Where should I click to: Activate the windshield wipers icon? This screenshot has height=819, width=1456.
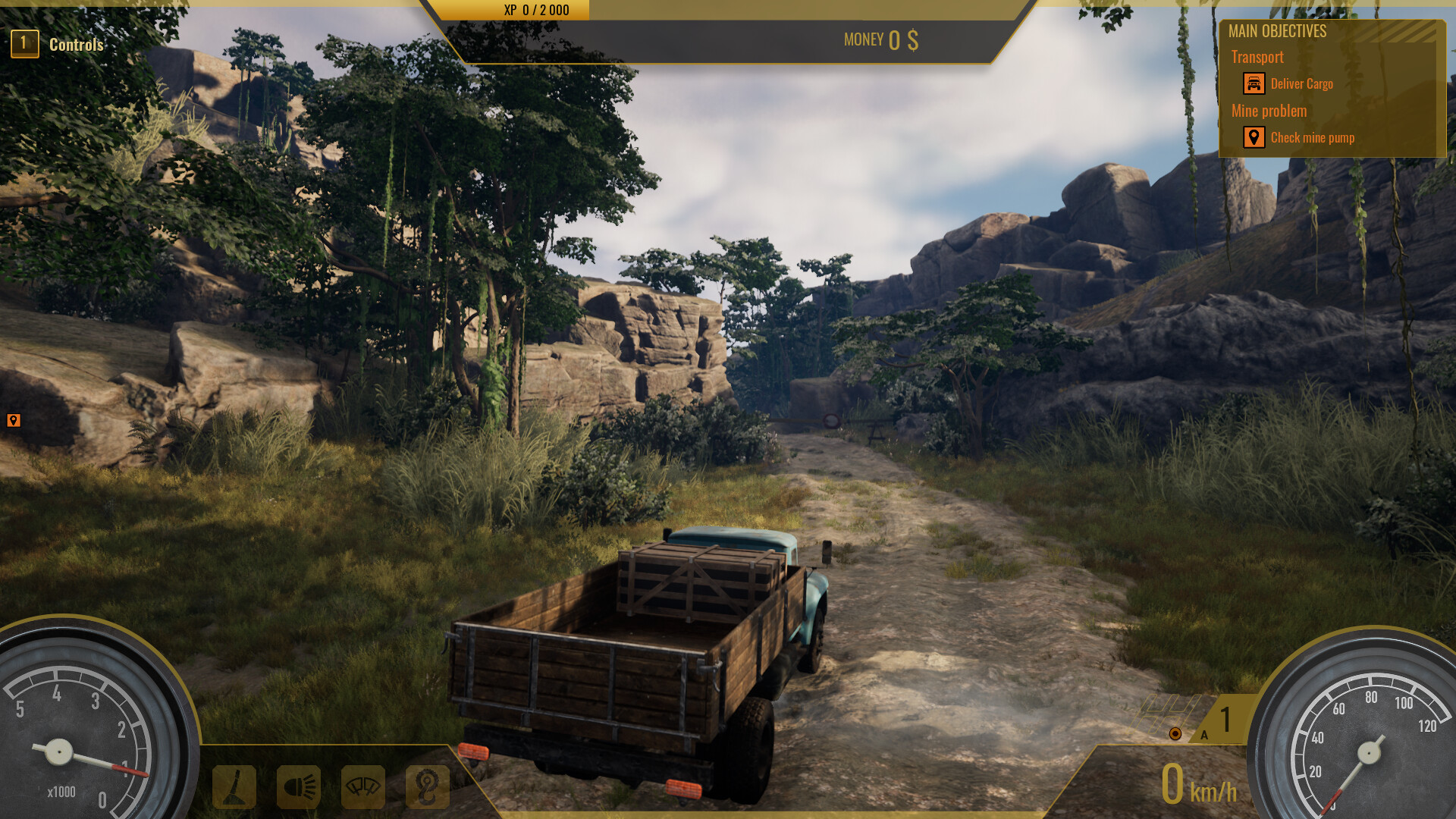362,787
